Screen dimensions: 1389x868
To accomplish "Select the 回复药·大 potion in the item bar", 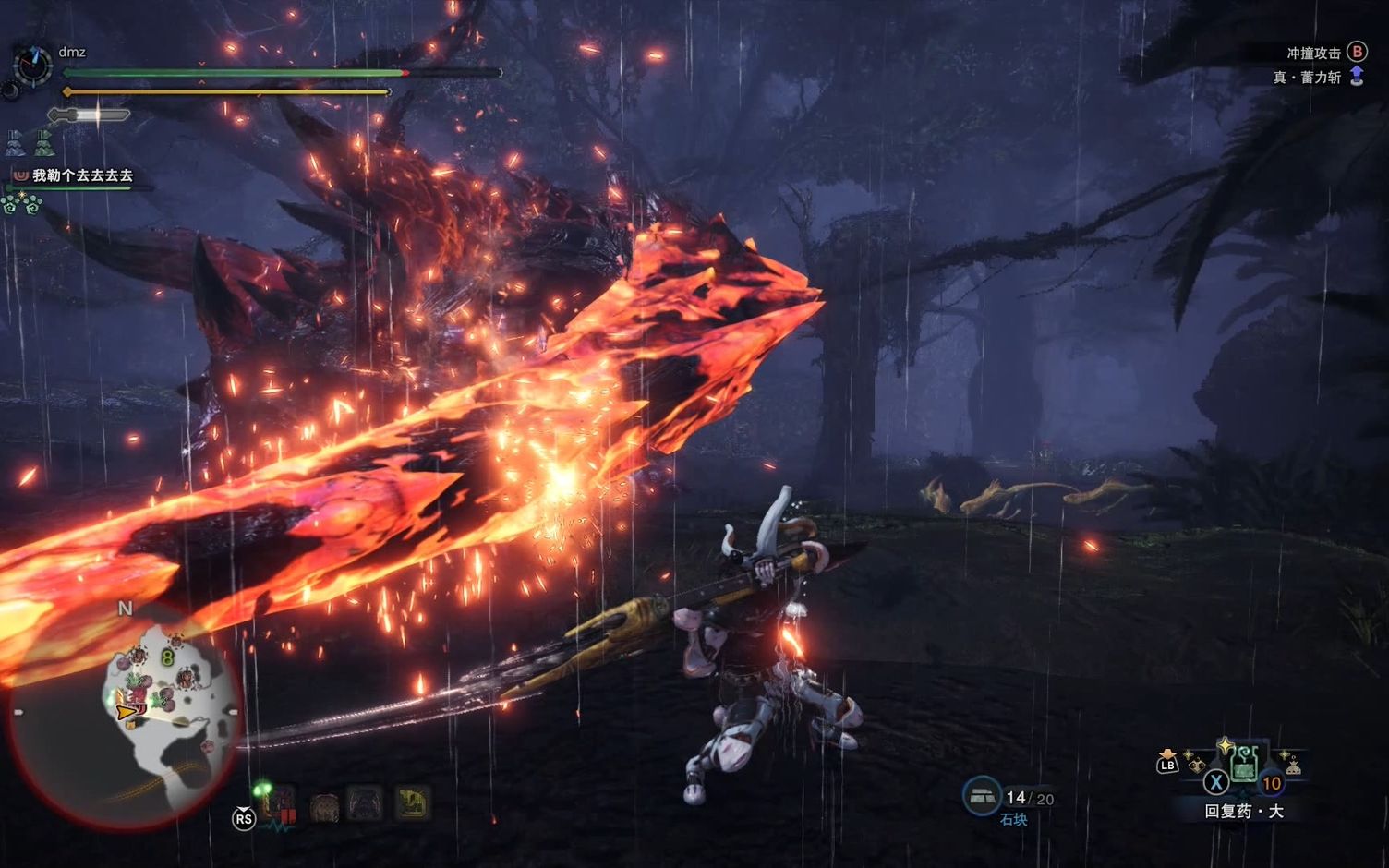I will click(x=1244, y=765).
